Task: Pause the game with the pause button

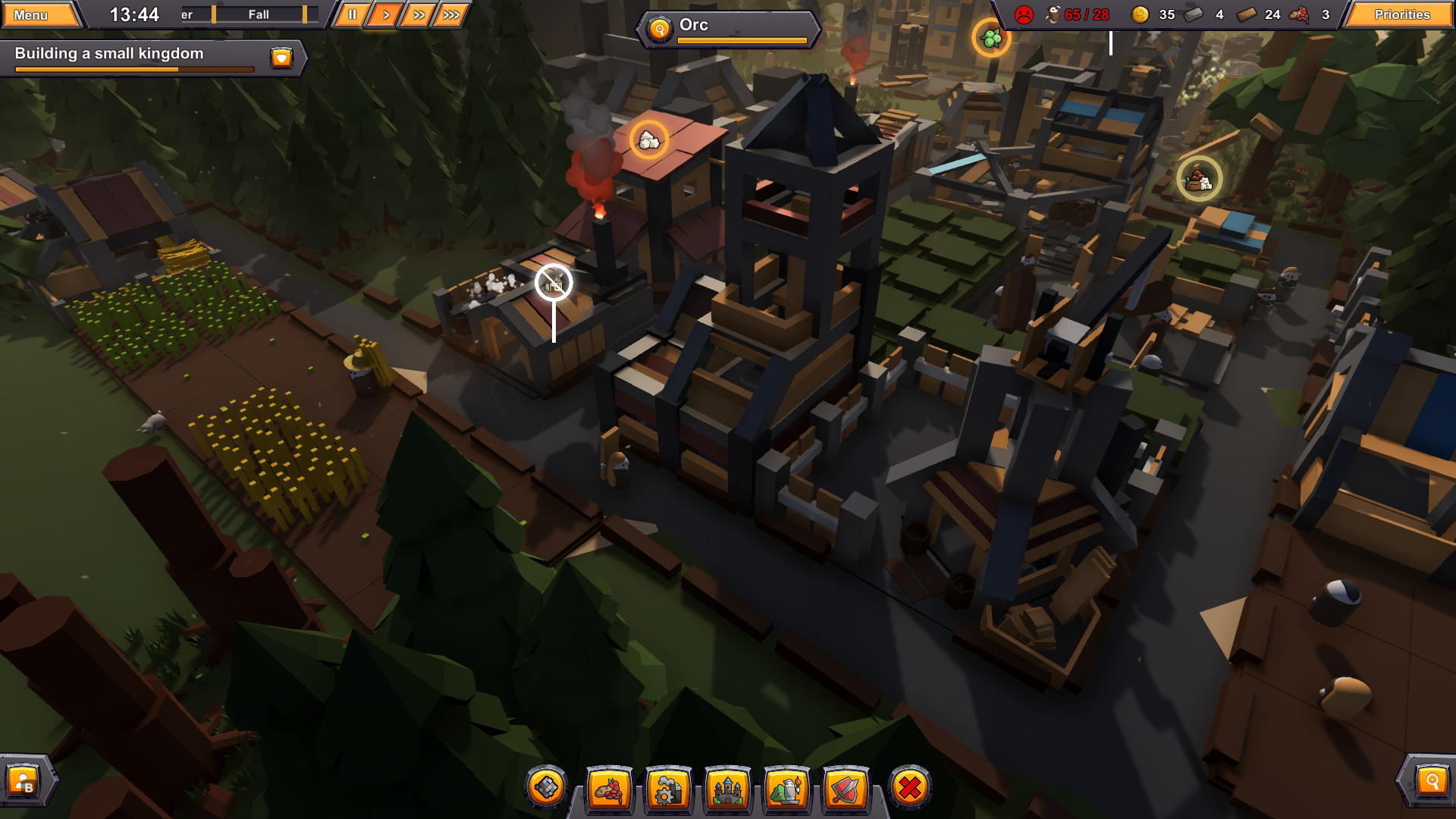Action: [x=351, y=13]
